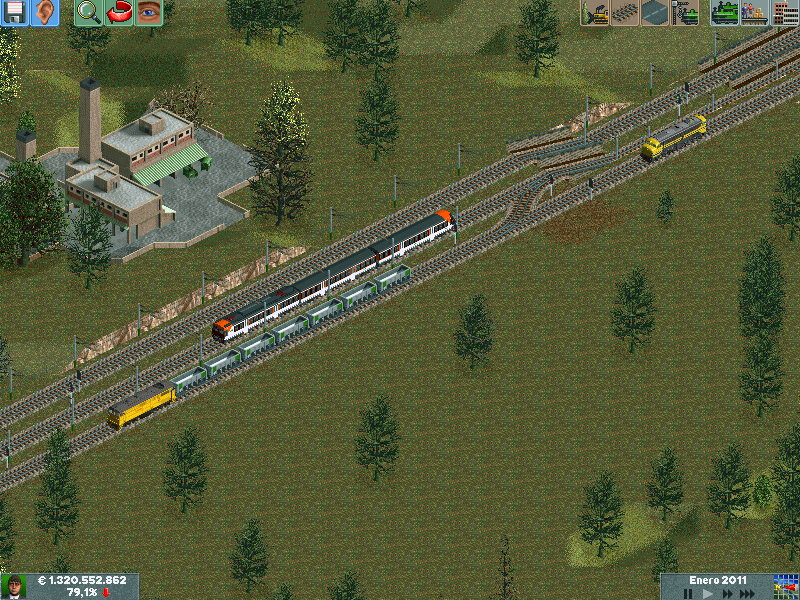Open the stations list with passengers icon
Image resolution: width=800 pixels, height=600 pixels.
(x=753, y=13)
